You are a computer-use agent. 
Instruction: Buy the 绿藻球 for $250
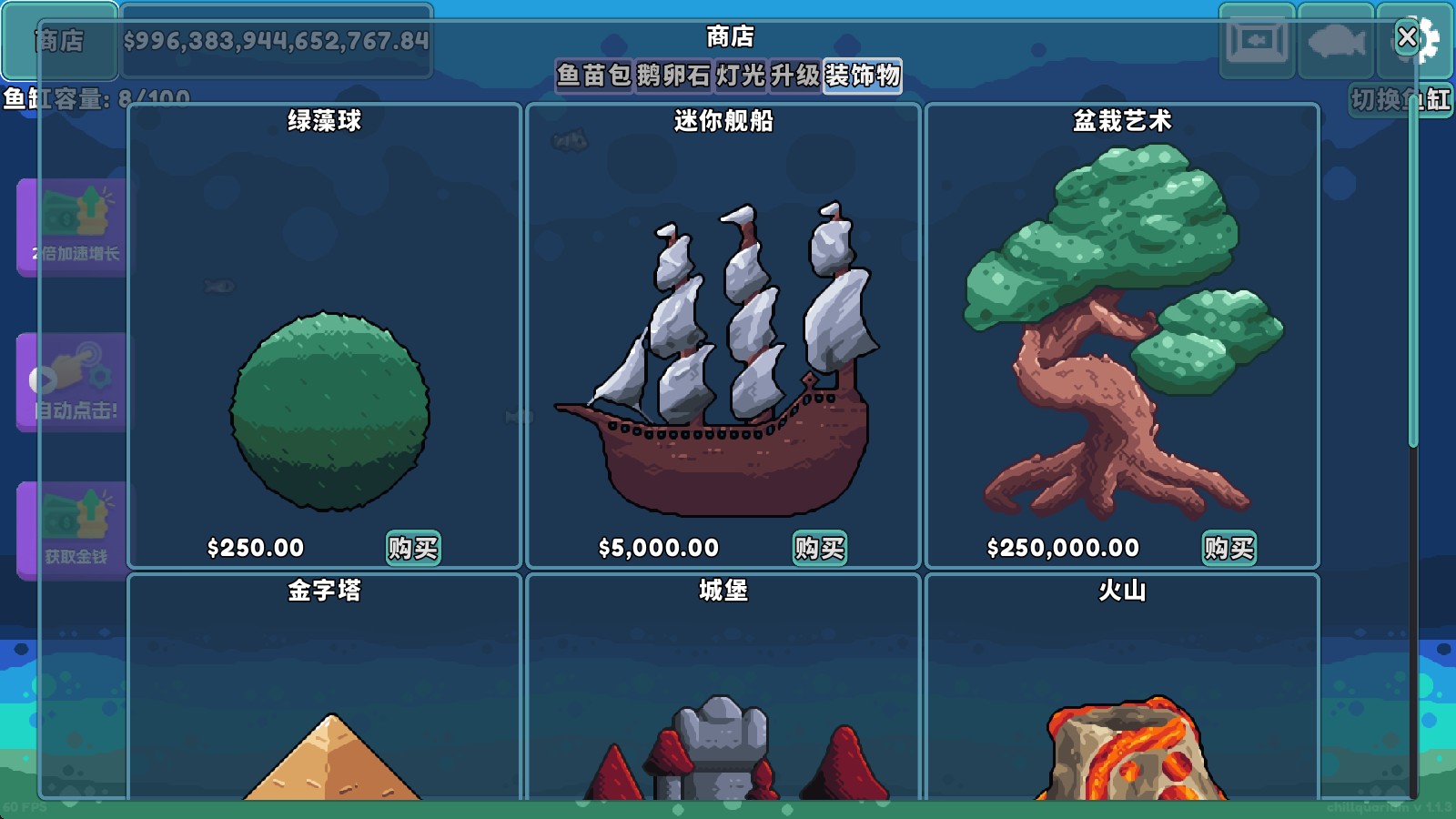pos(414,548)
